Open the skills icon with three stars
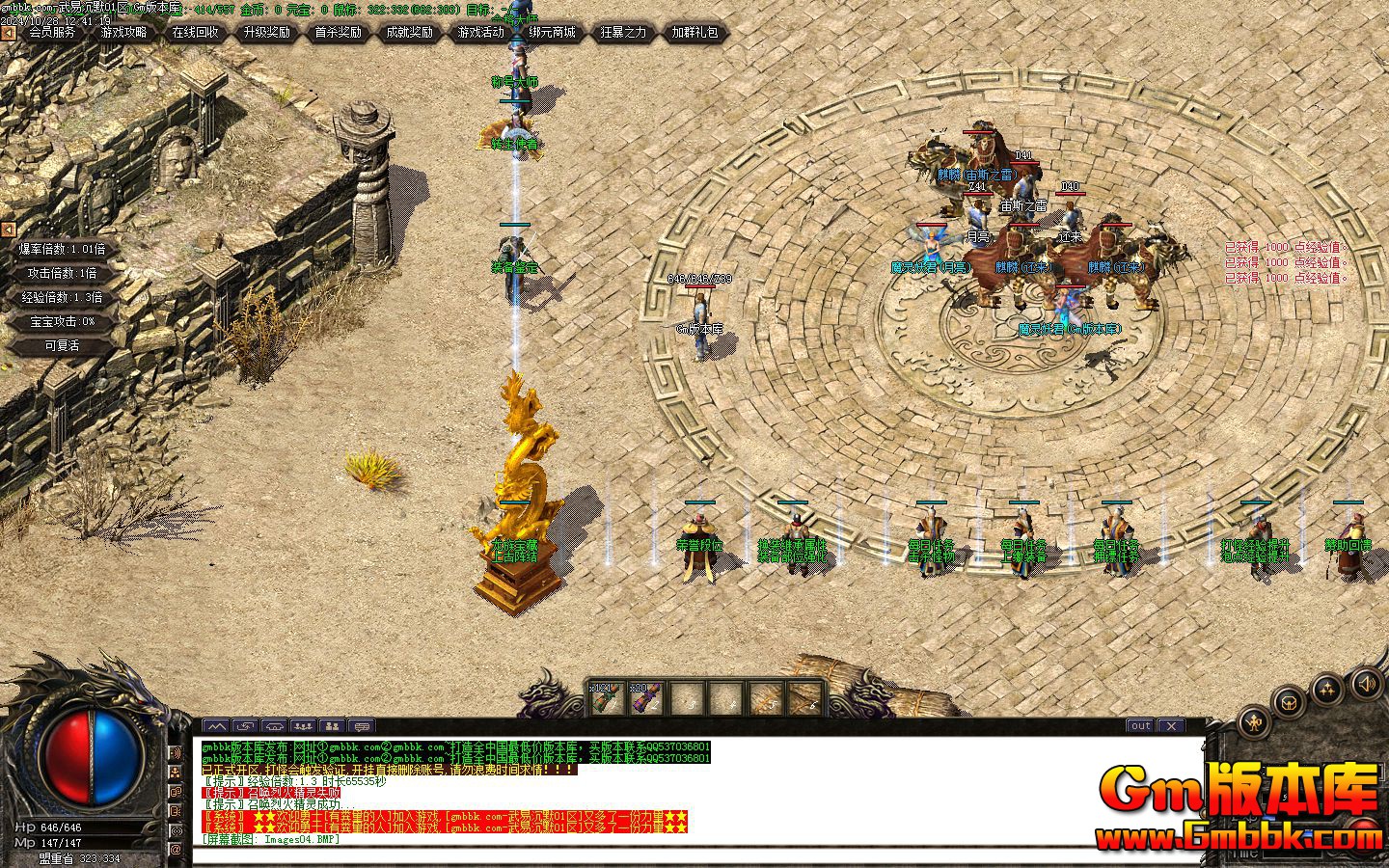1389x868 pixels. tap(1328, 689)
